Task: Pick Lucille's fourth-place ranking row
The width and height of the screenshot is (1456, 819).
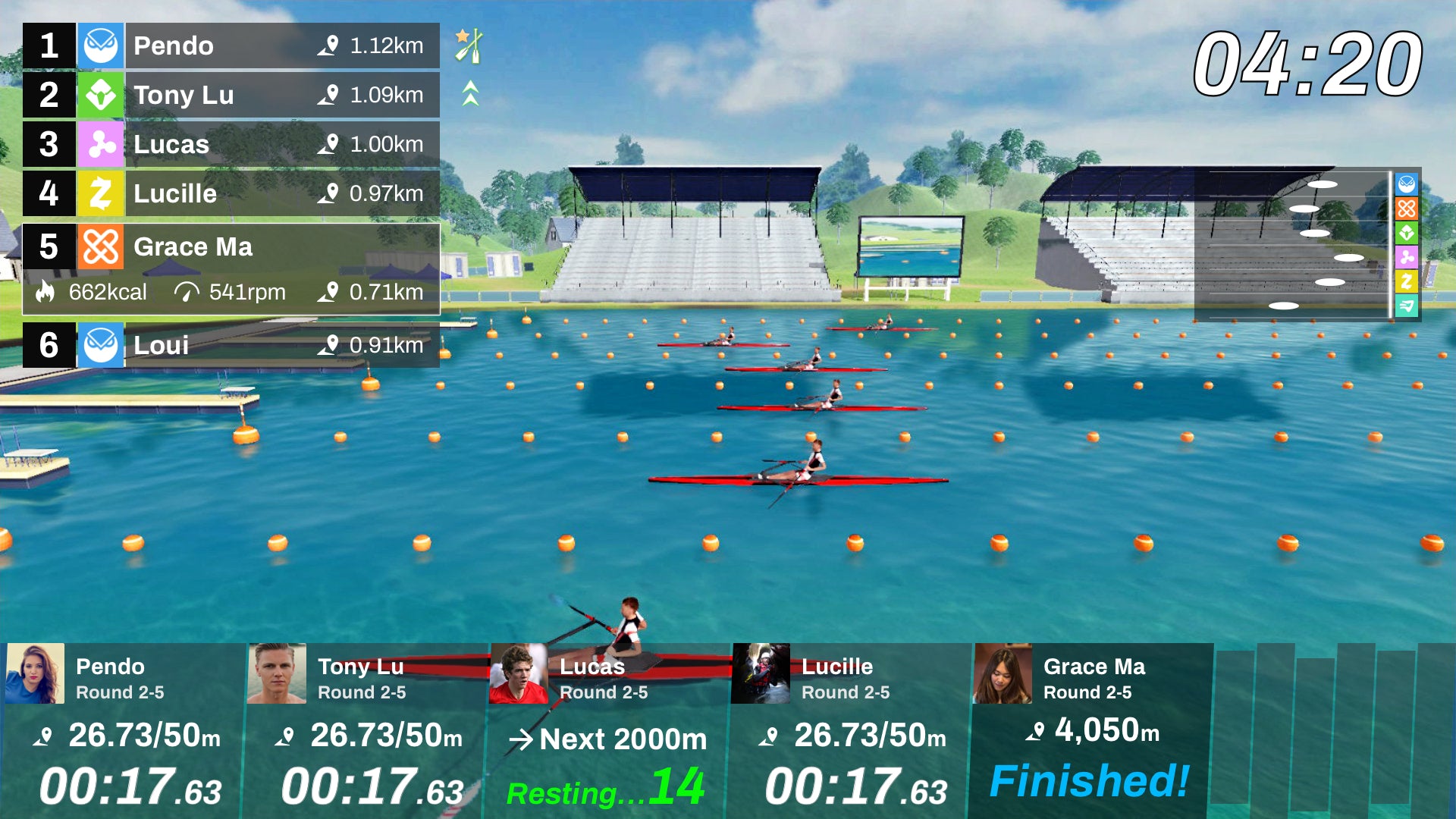Action: click(x=231, y=194)
